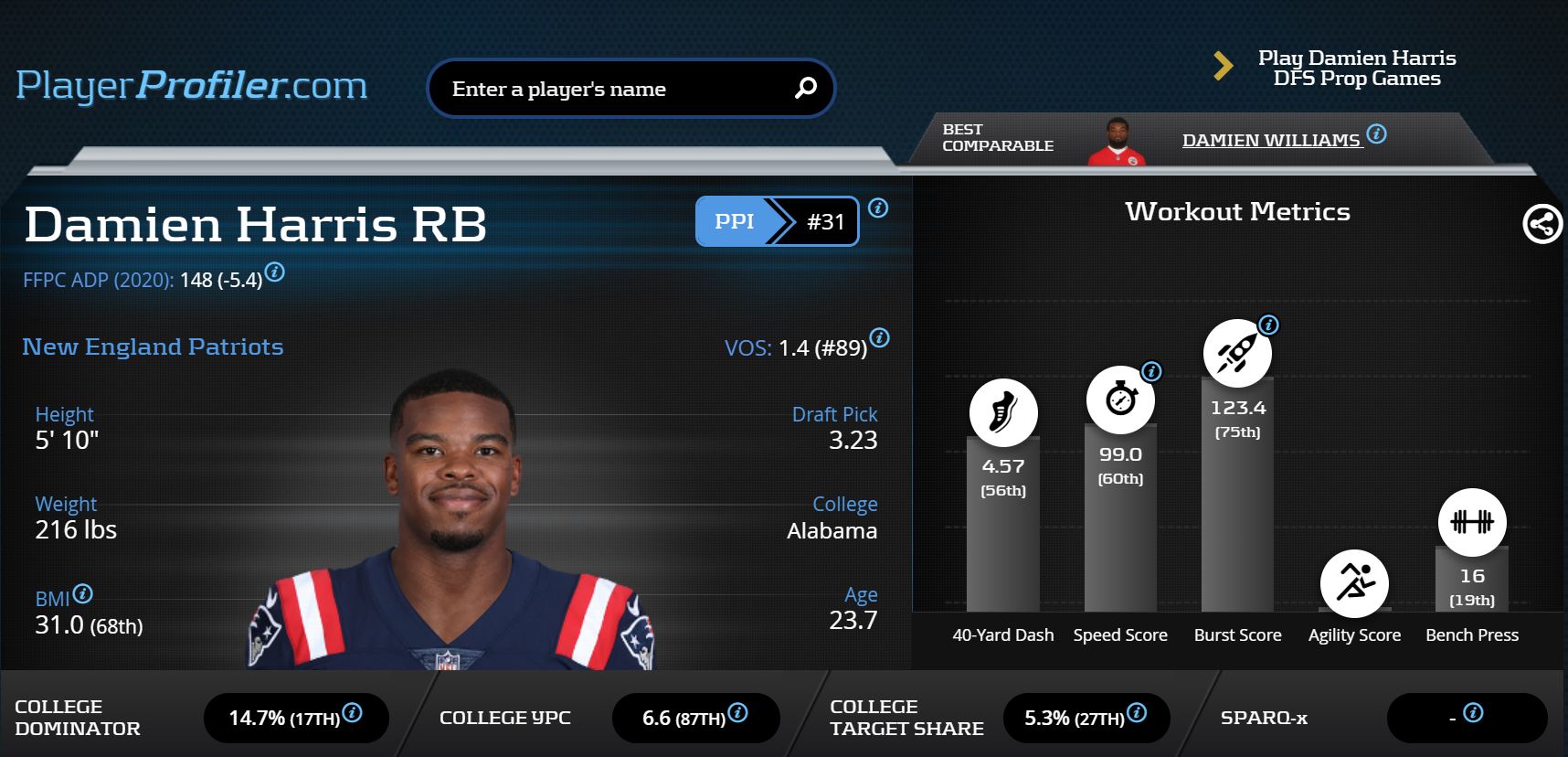1568x757 pixels.
Task: Show info for Burst Score metric
Action: click(x=1268, y=325)
